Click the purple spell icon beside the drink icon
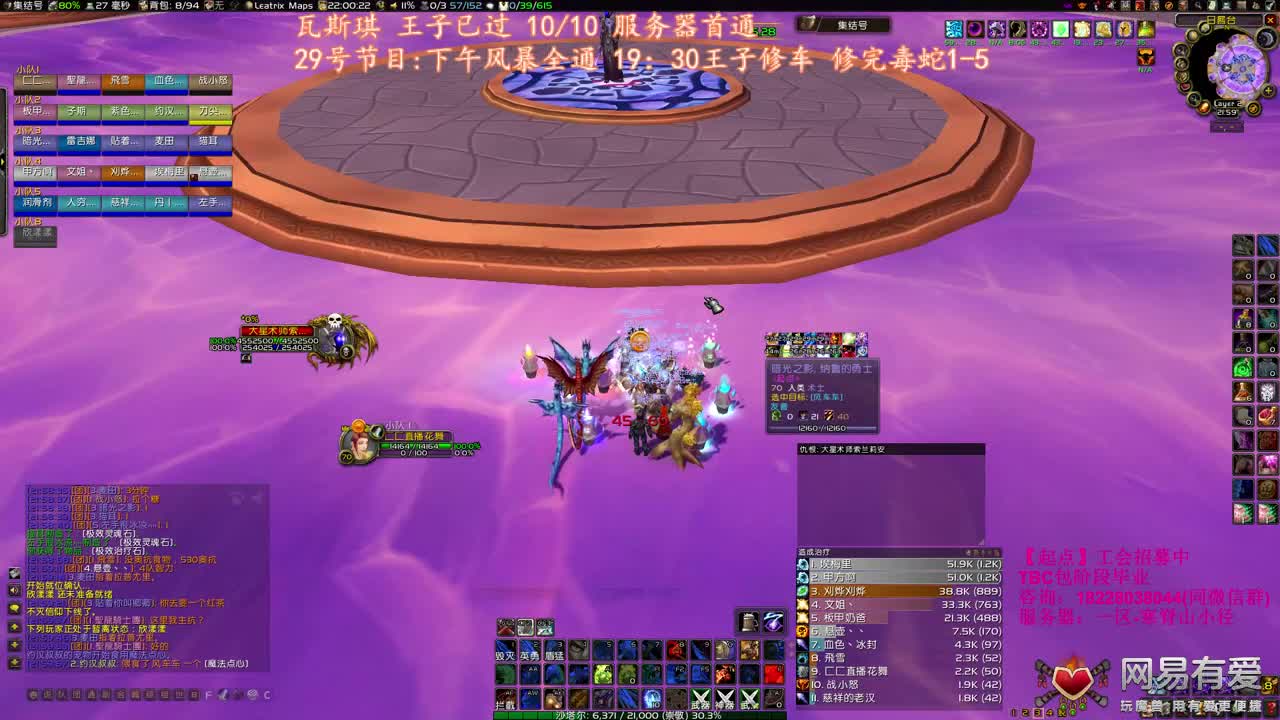The image size is (1280, 720). click(772, 622)
